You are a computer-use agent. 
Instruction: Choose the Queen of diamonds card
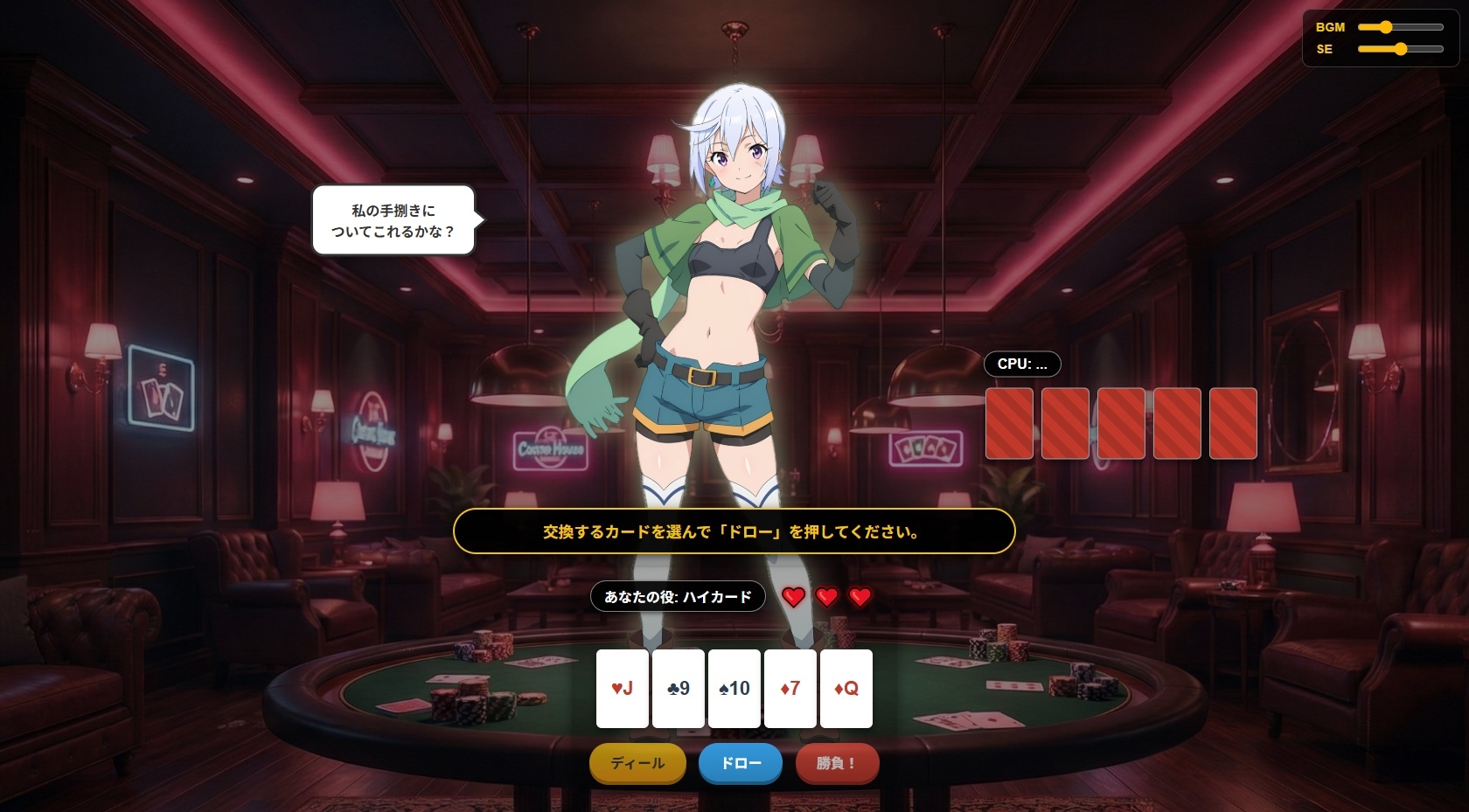[846, 689]
